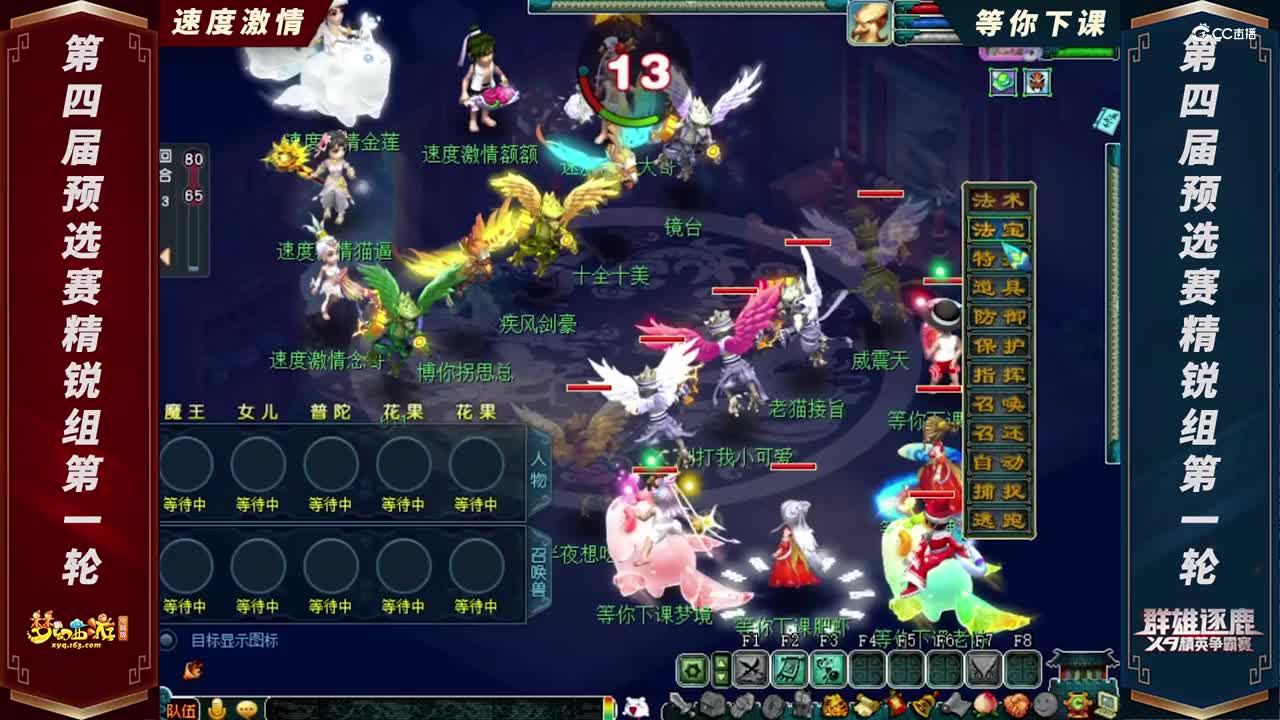This screenshot has width=1280, height=720.
Task: Select the F1 crossed-swords attack shortcut
Action: click(748, 669)
